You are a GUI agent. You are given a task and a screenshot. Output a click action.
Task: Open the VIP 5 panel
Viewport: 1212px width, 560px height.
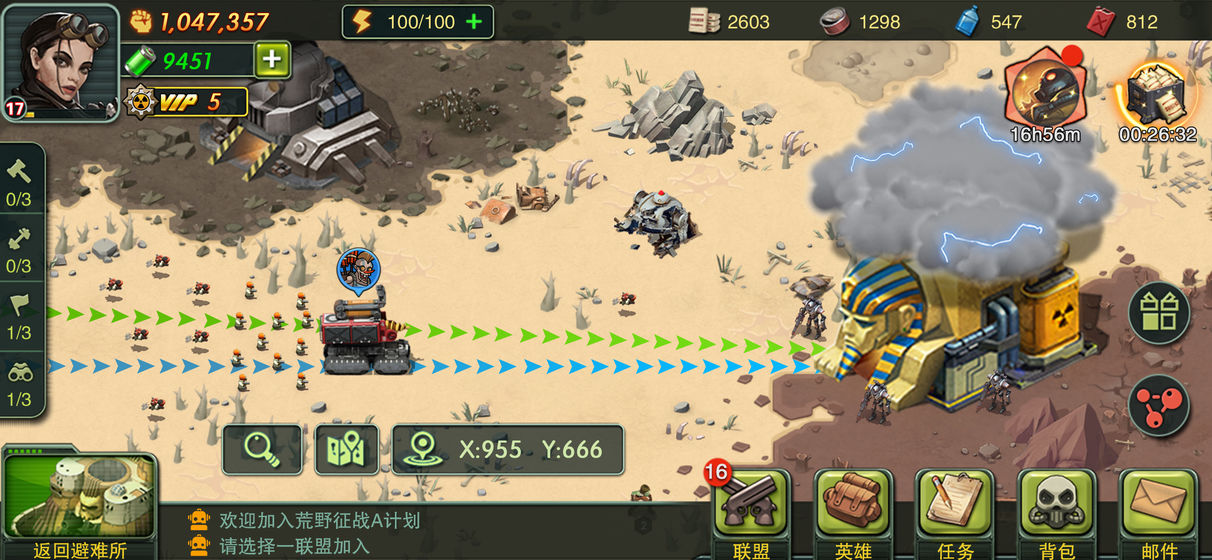tap(187, 101)
